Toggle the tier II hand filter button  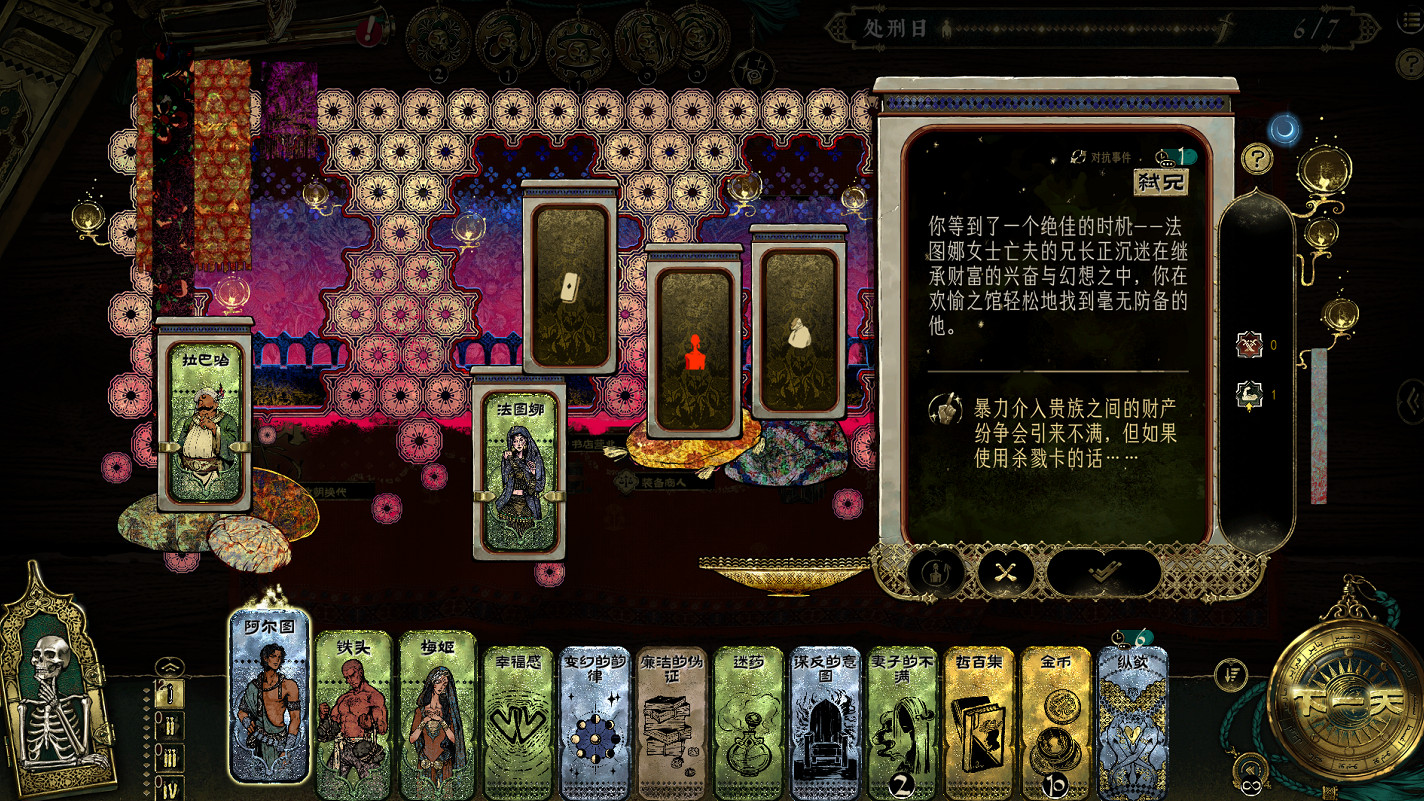point(170,726)
